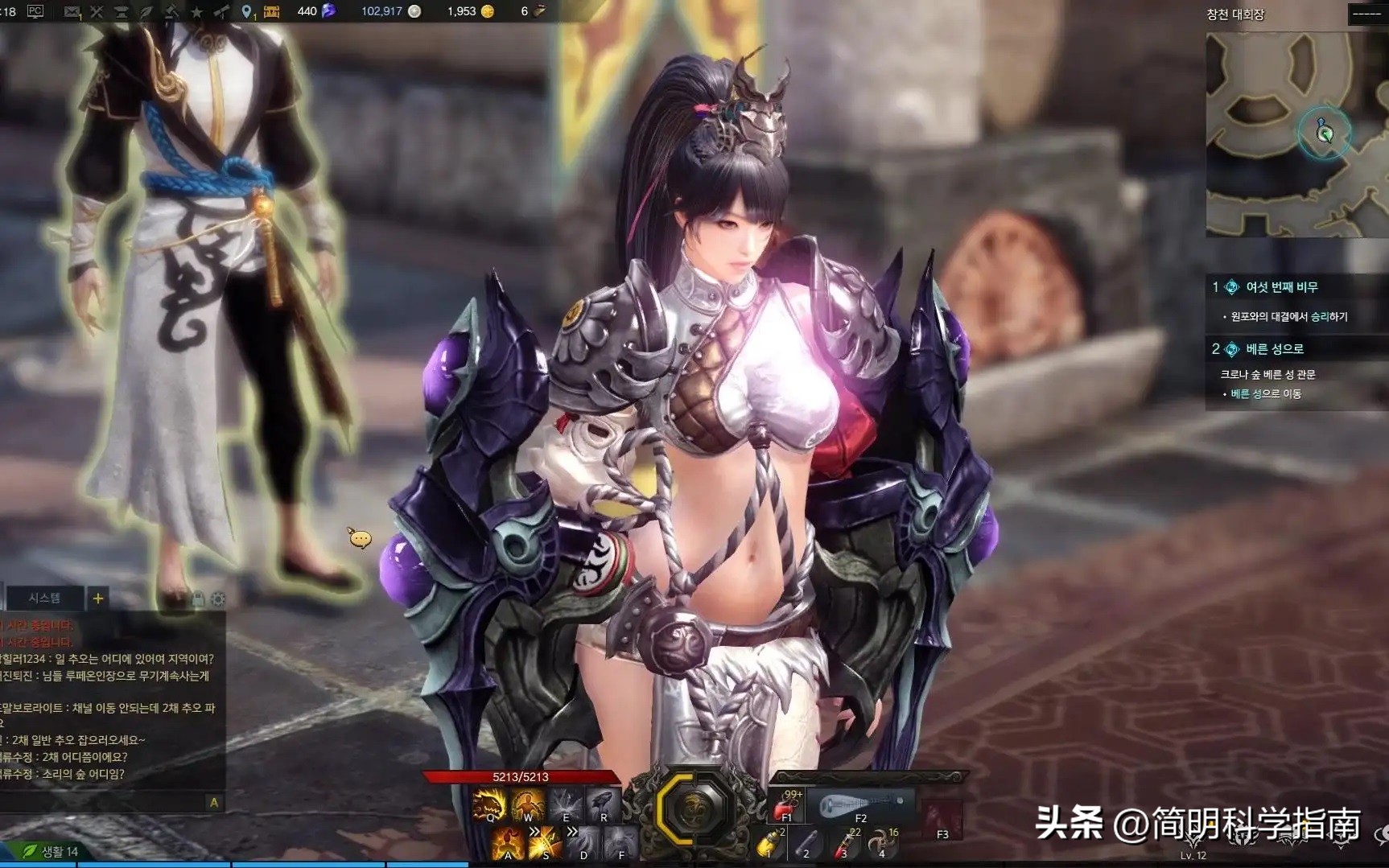Activate the W glowing figure skill
Viewport: 1389px width, 868px height.
[x=527, y=804]
